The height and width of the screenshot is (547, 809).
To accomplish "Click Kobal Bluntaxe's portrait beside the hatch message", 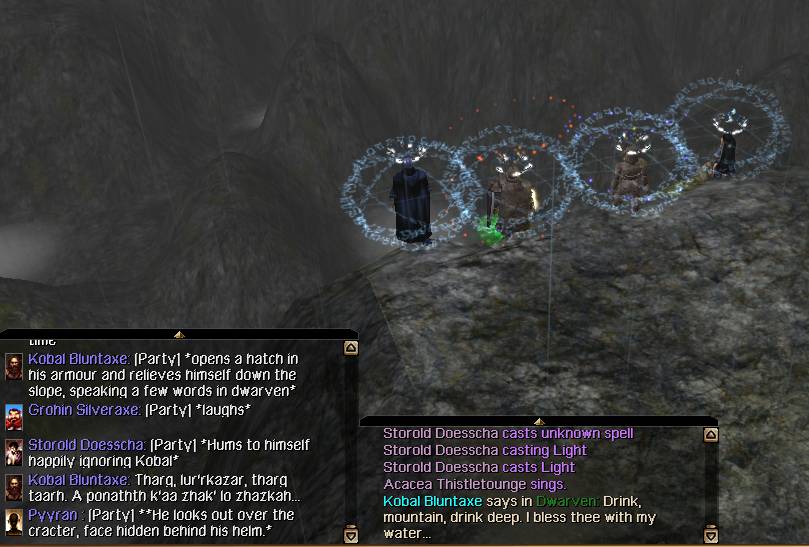I will point(14,365).
